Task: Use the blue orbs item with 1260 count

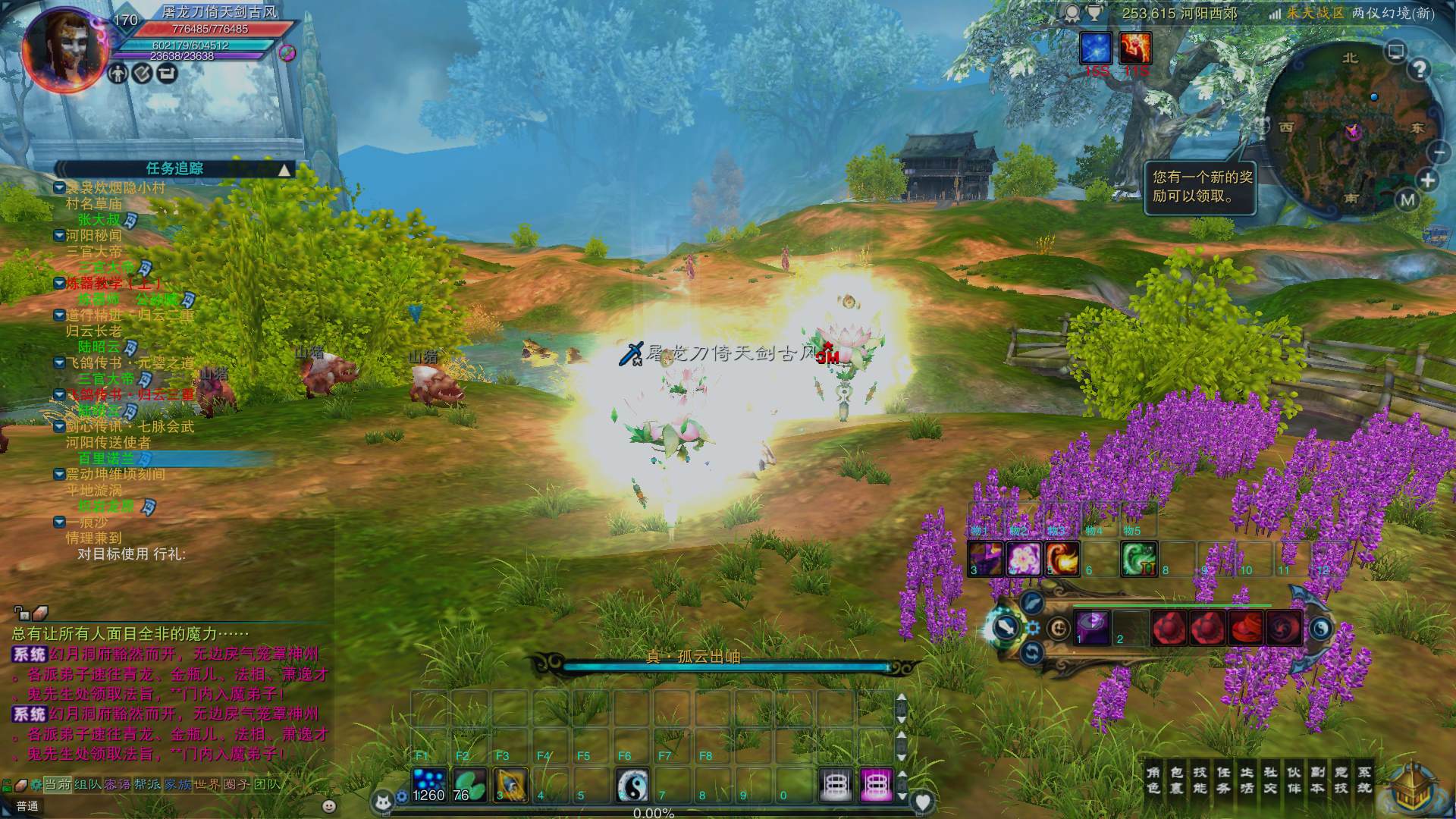Action: [x=429, y=785]
